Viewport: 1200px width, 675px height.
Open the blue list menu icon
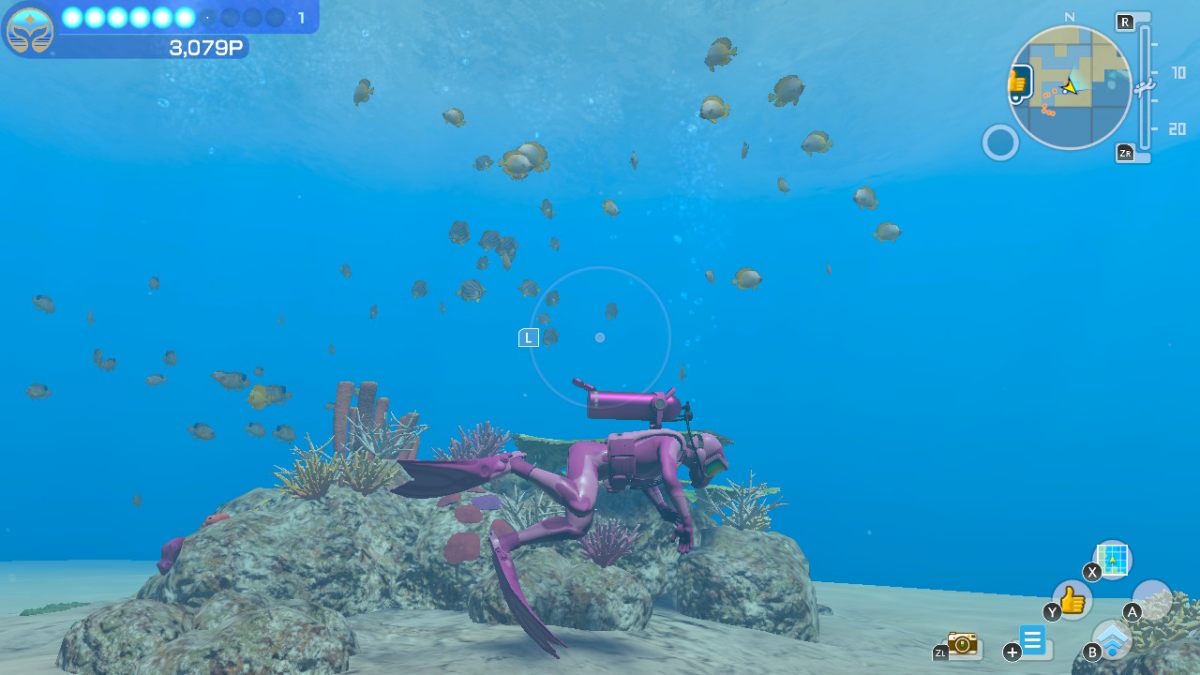click(x=1033, y=639)
